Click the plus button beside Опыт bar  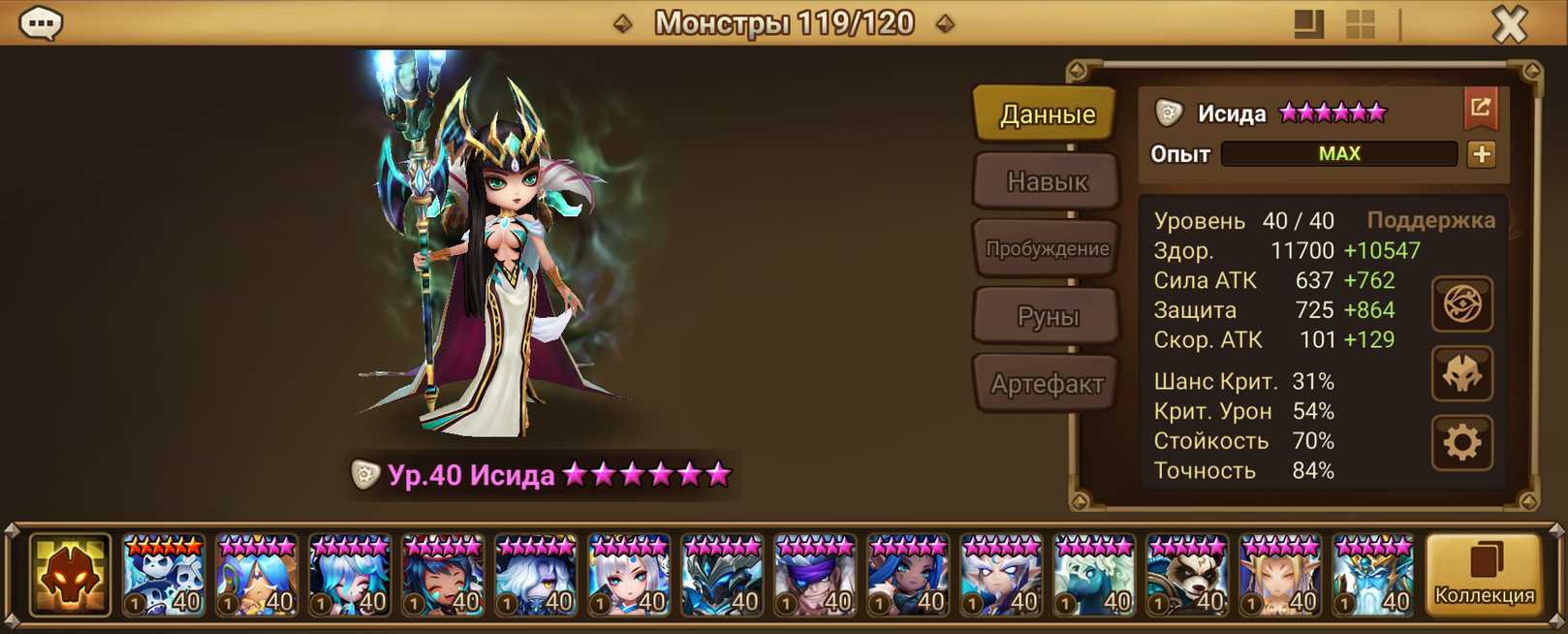(x=1481, y=154)
